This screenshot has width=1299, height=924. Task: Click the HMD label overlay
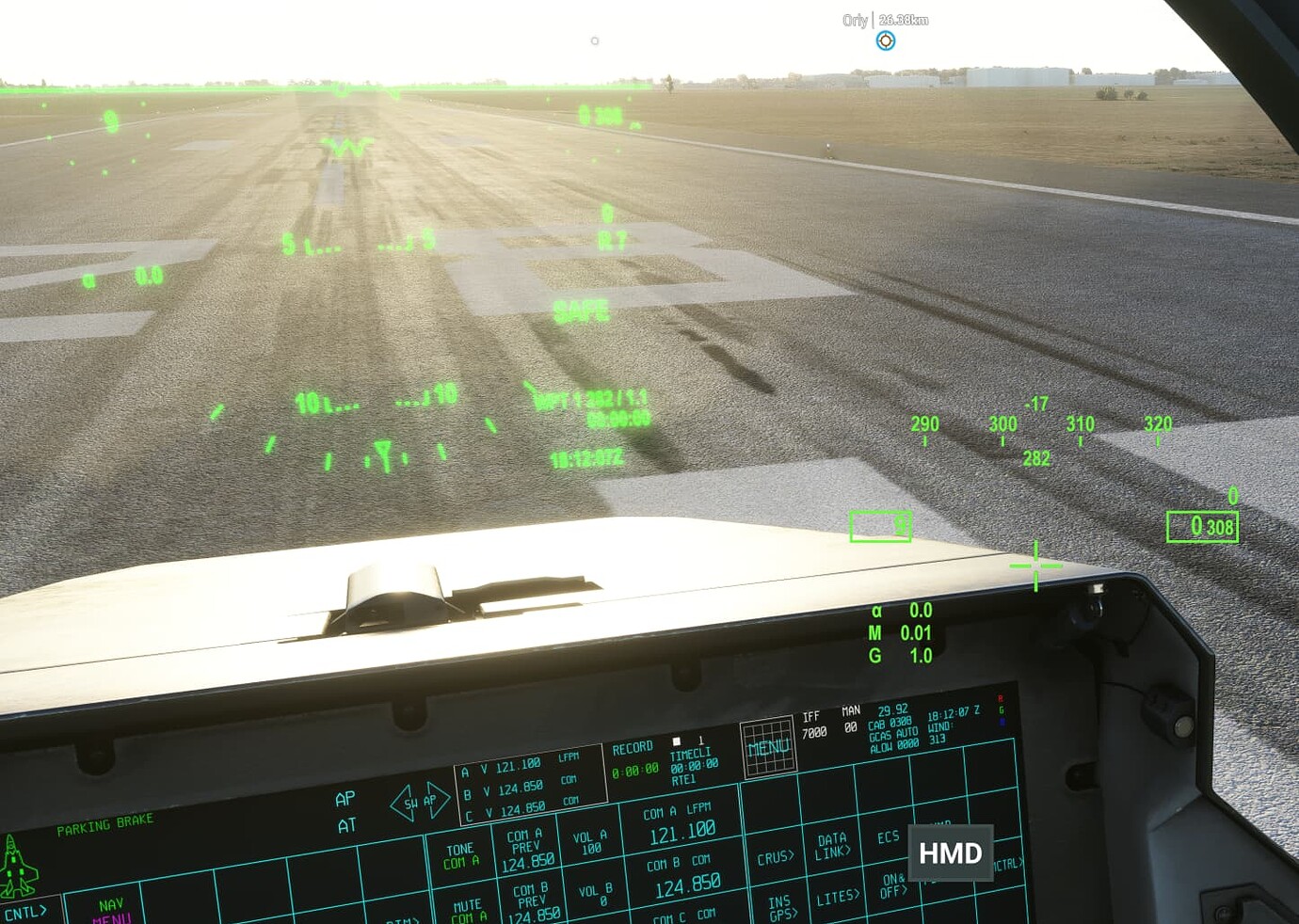tap(950, 852)
